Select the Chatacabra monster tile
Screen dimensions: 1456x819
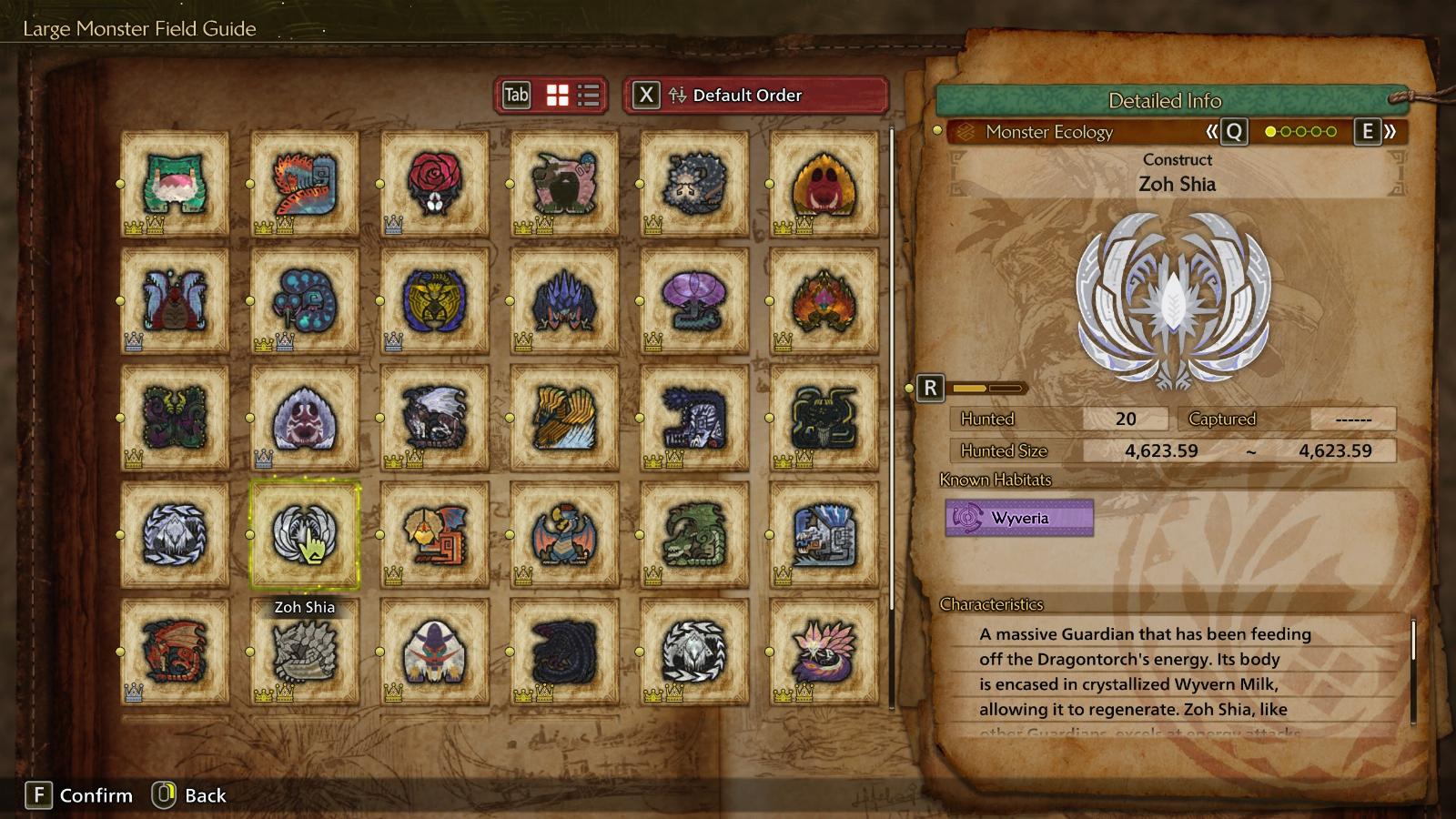pos(175,183)
